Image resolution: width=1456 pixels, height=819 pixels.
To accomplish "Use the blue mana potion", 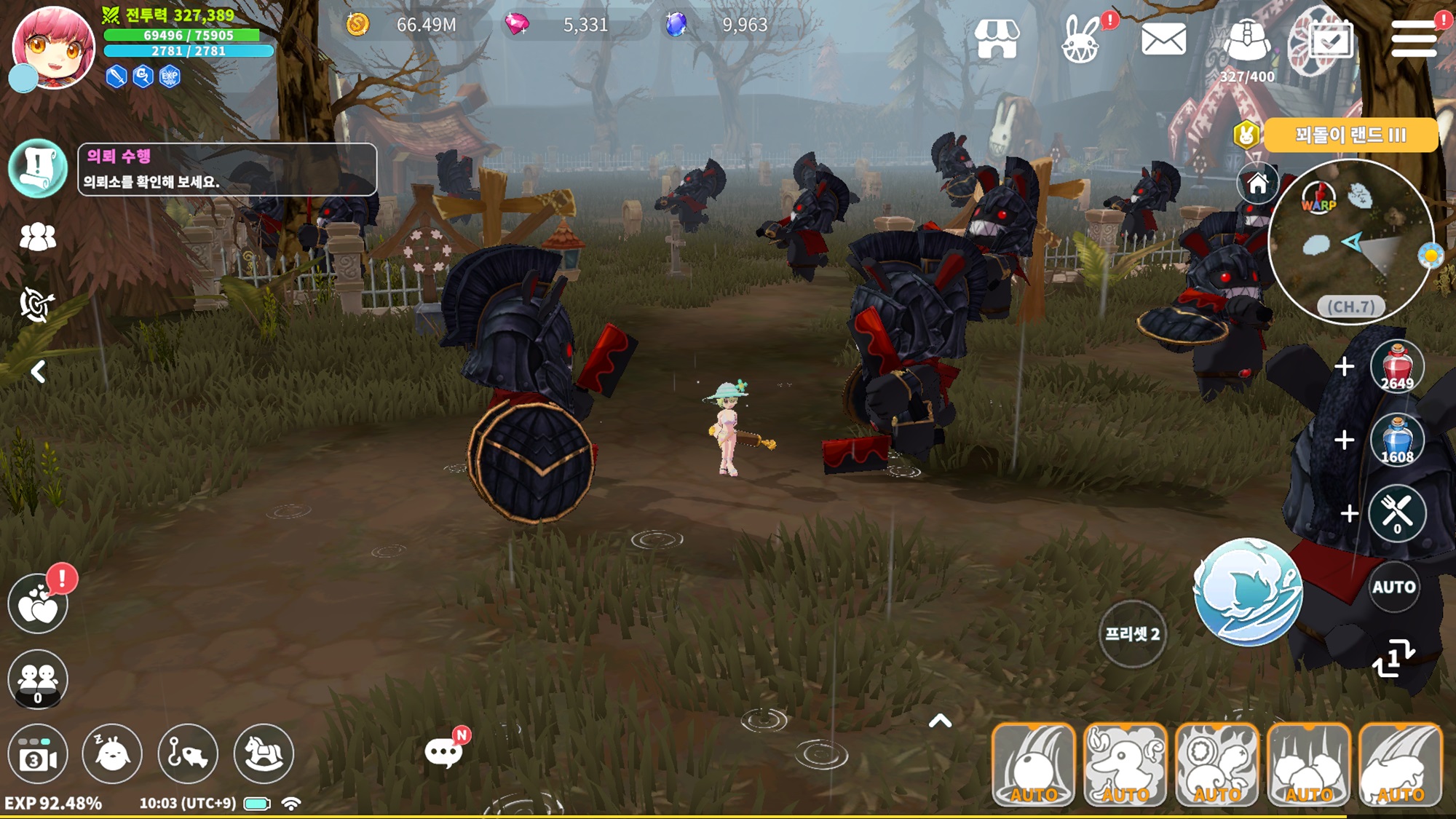I will [1396, 440].
